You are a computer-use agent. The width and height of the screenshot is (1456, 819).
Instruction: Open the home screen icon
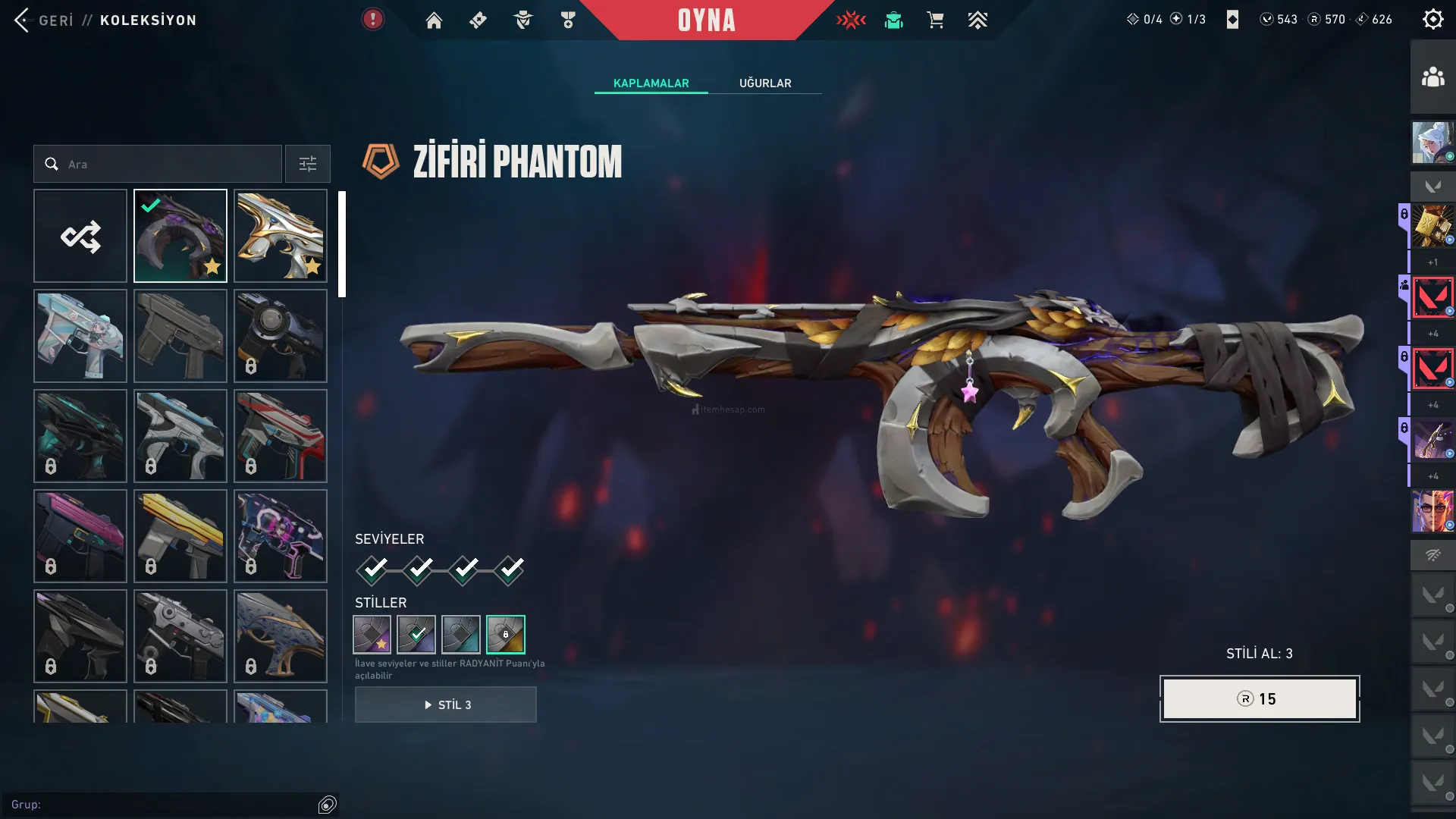click(434, 20)
